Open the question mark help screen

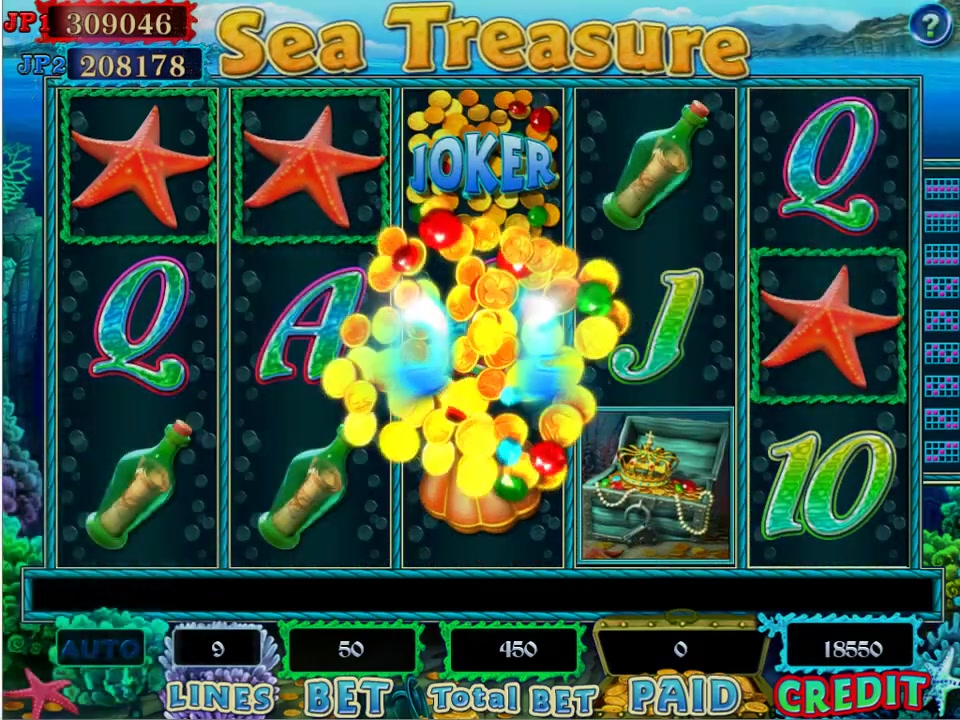930,25
